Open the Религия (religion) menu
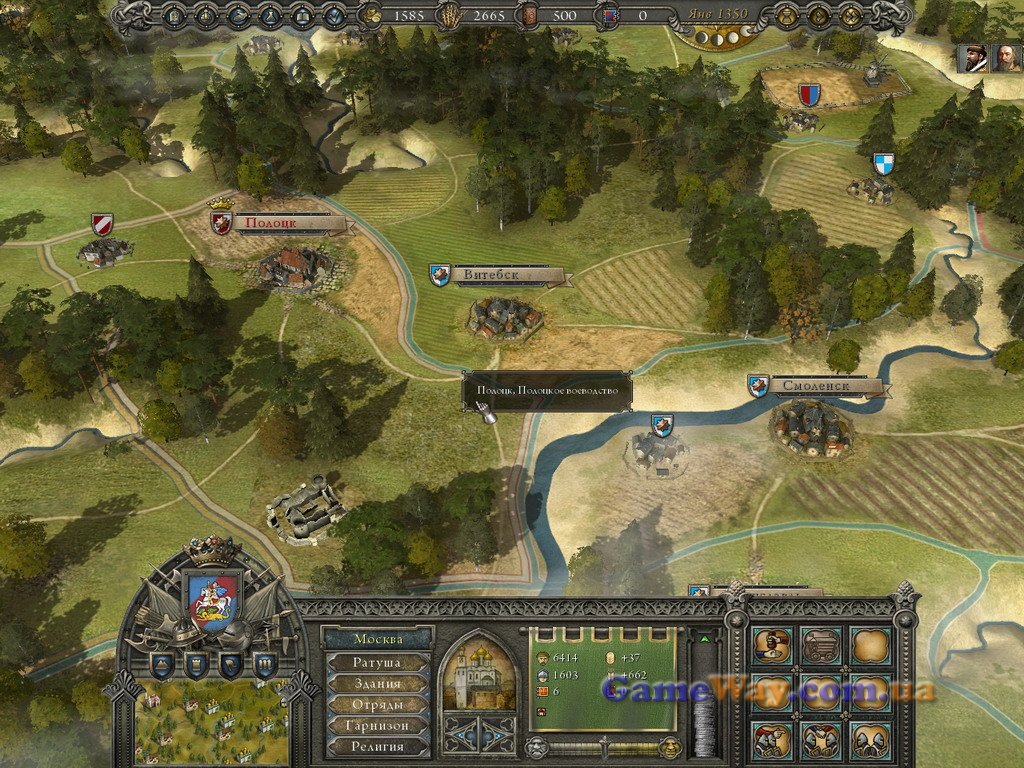This screenshot has width=1024, height=768. click(377, 746)
